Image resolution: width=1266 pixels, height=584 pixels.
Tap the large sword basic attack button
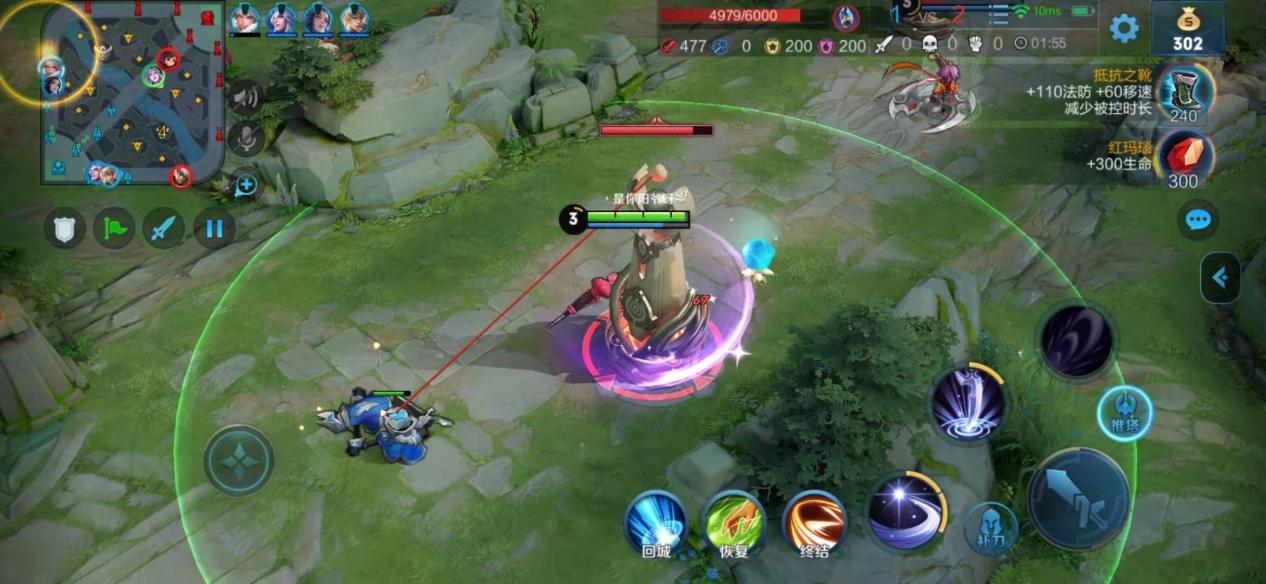[1079, 498]
